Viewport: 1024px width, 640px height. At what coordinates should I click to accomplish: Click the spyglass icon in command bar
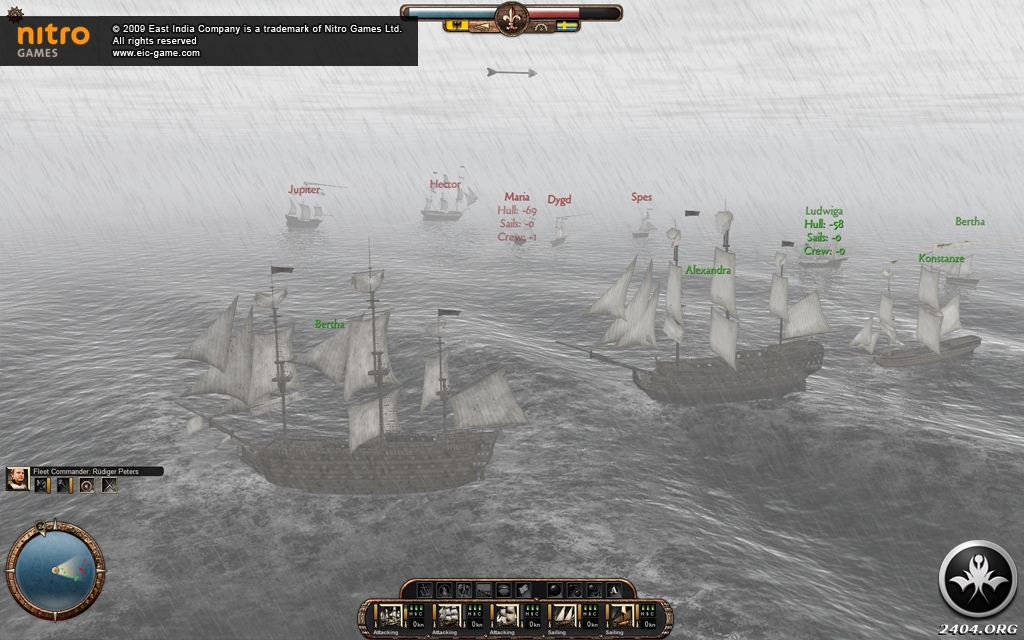[484, 591]
